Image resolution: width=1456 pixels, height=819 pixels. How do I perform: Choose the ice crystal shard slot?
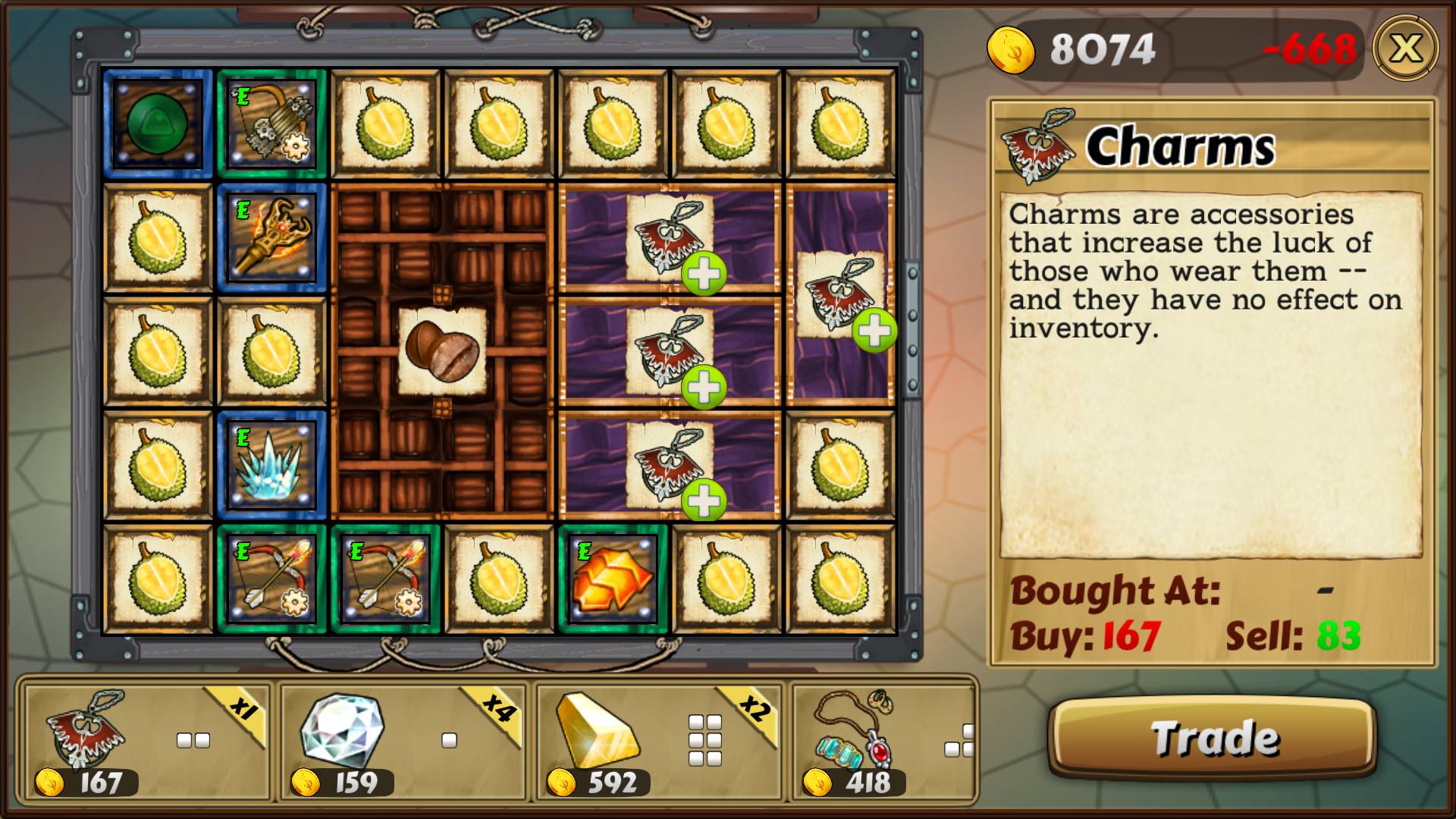pos(271,466)
